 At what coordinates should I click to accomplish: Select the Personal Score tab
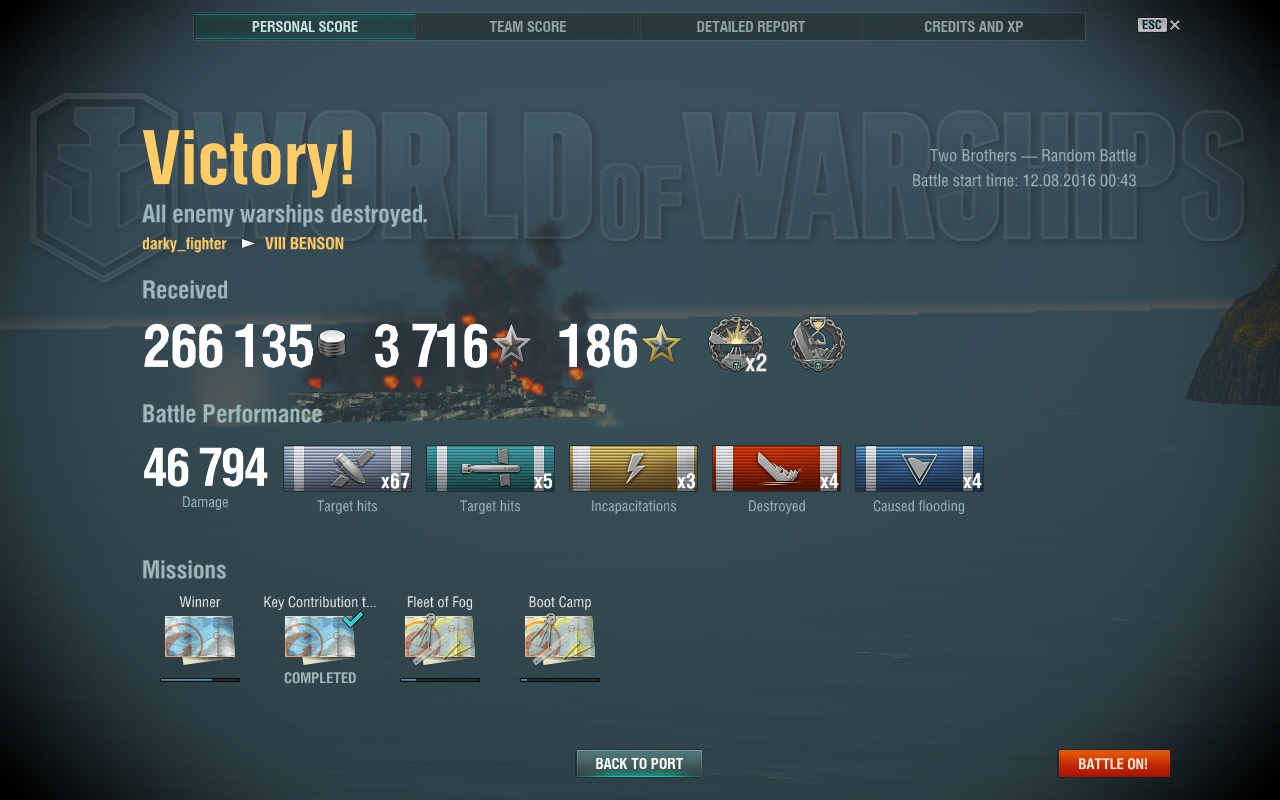pos(305,27)
